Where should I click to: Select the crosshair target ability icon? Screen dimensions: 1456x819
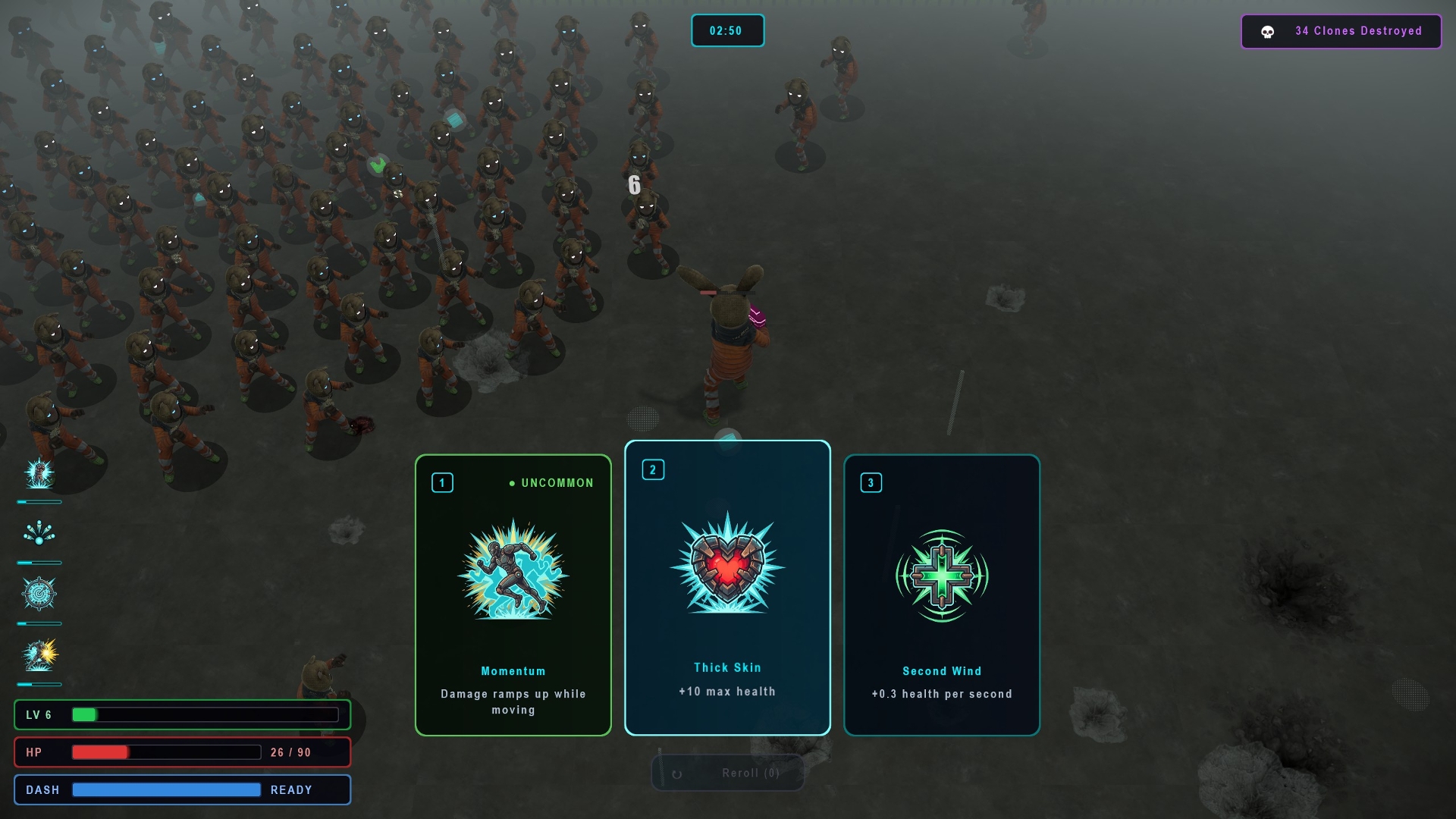(39, 594)
